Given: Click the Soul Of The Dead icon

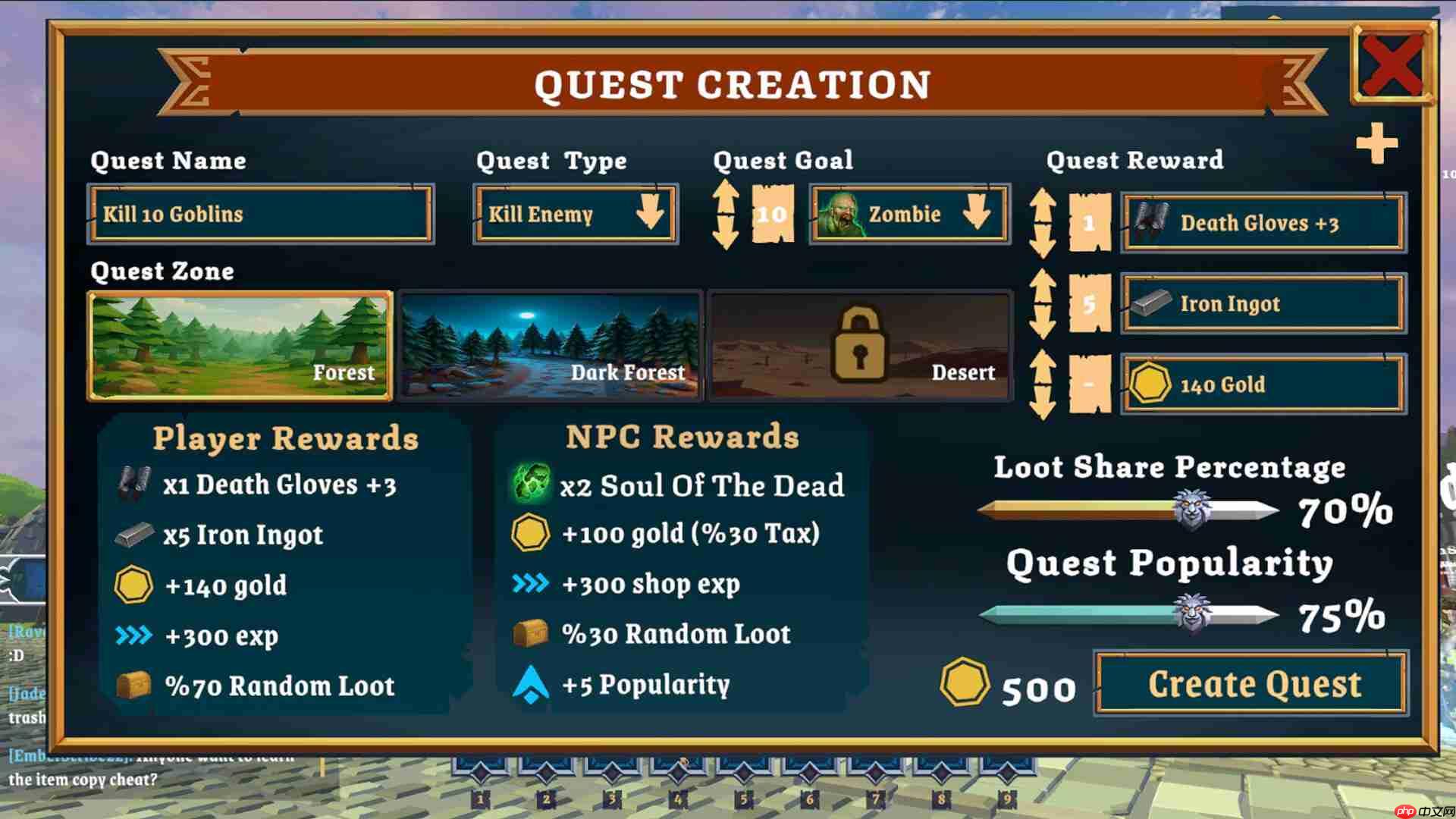Looking at the screenshot, I should click(x=529, y=482).
